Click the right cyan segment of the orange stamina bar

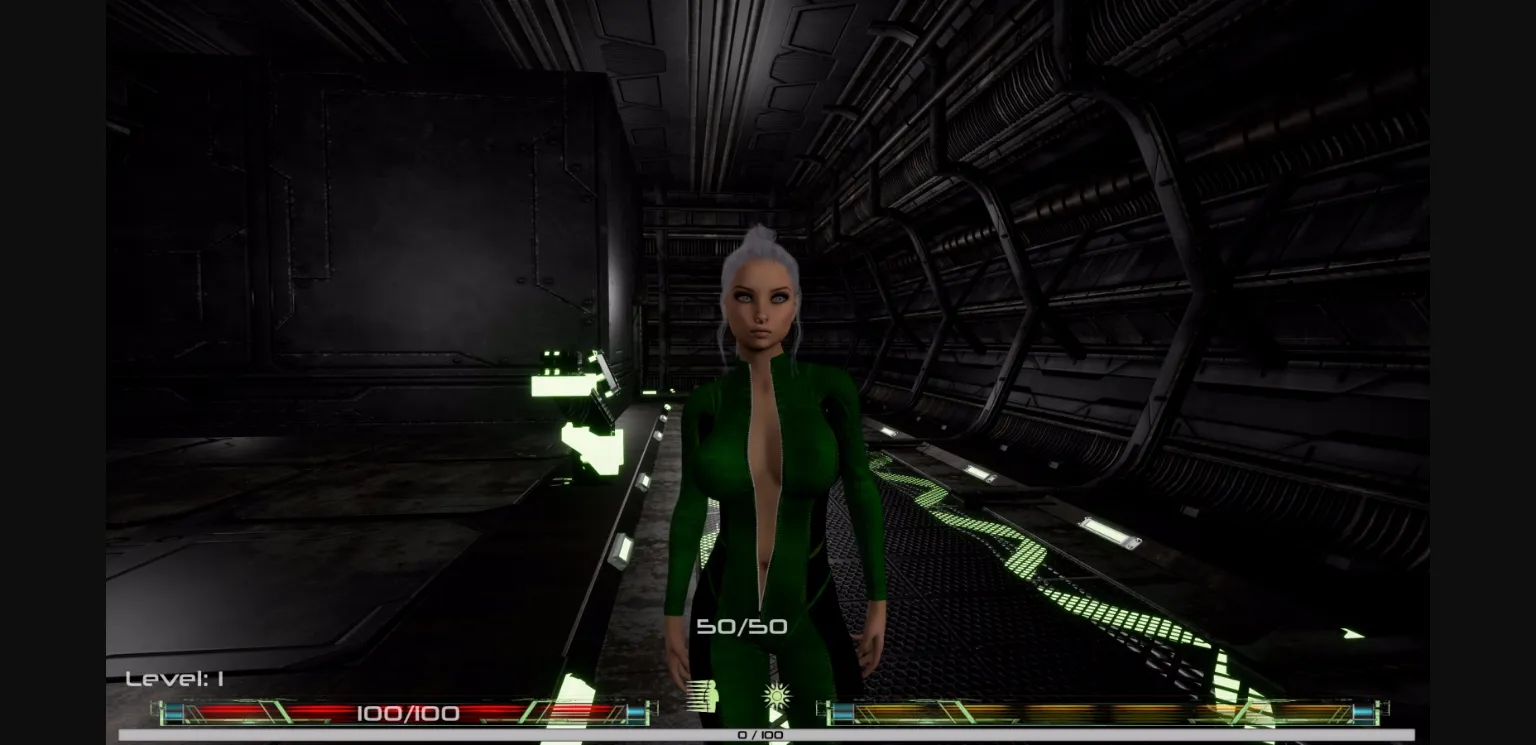(1363, 712)
